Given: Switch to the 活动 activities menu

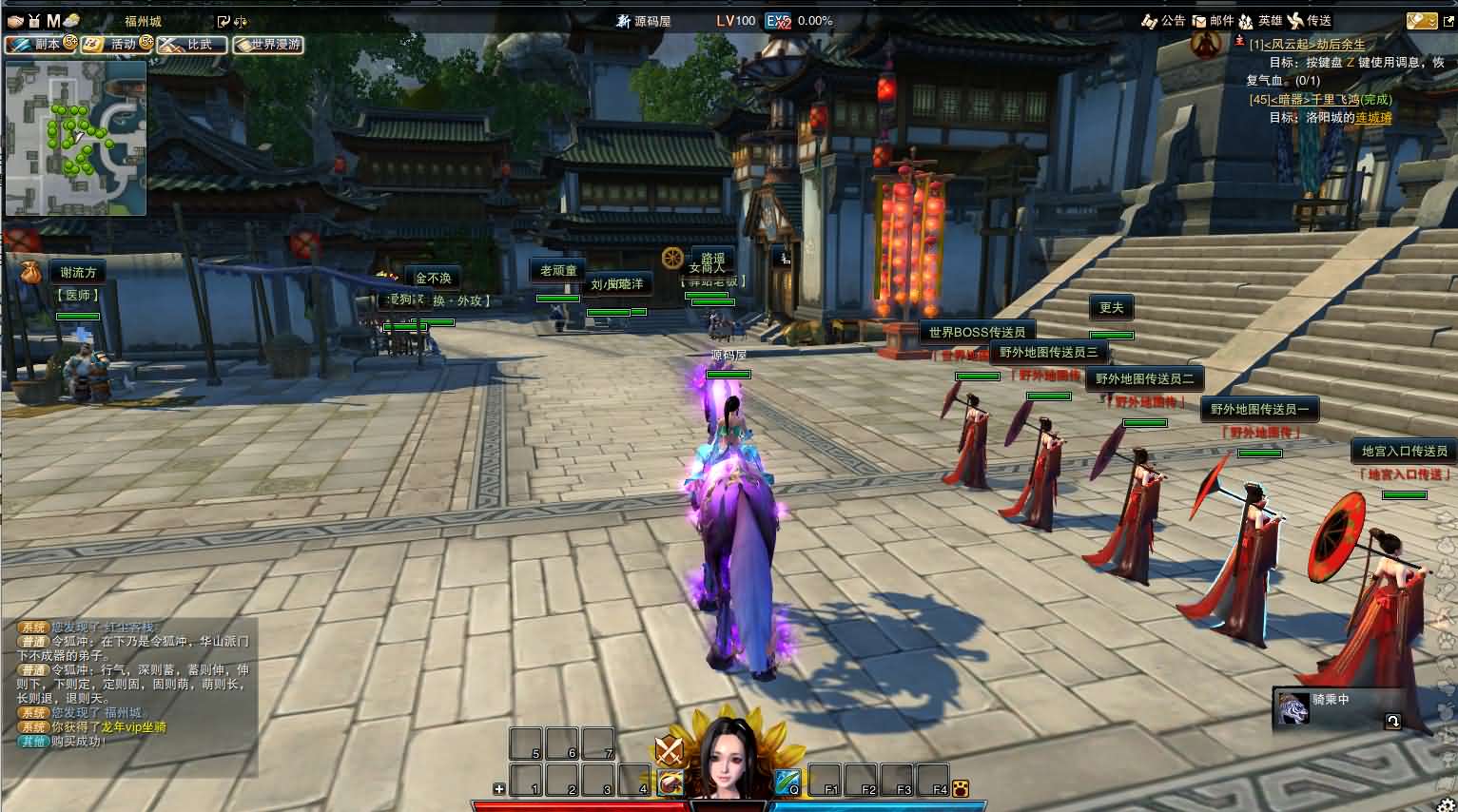Looking at the screenshot, I should (x=116, y=44).
